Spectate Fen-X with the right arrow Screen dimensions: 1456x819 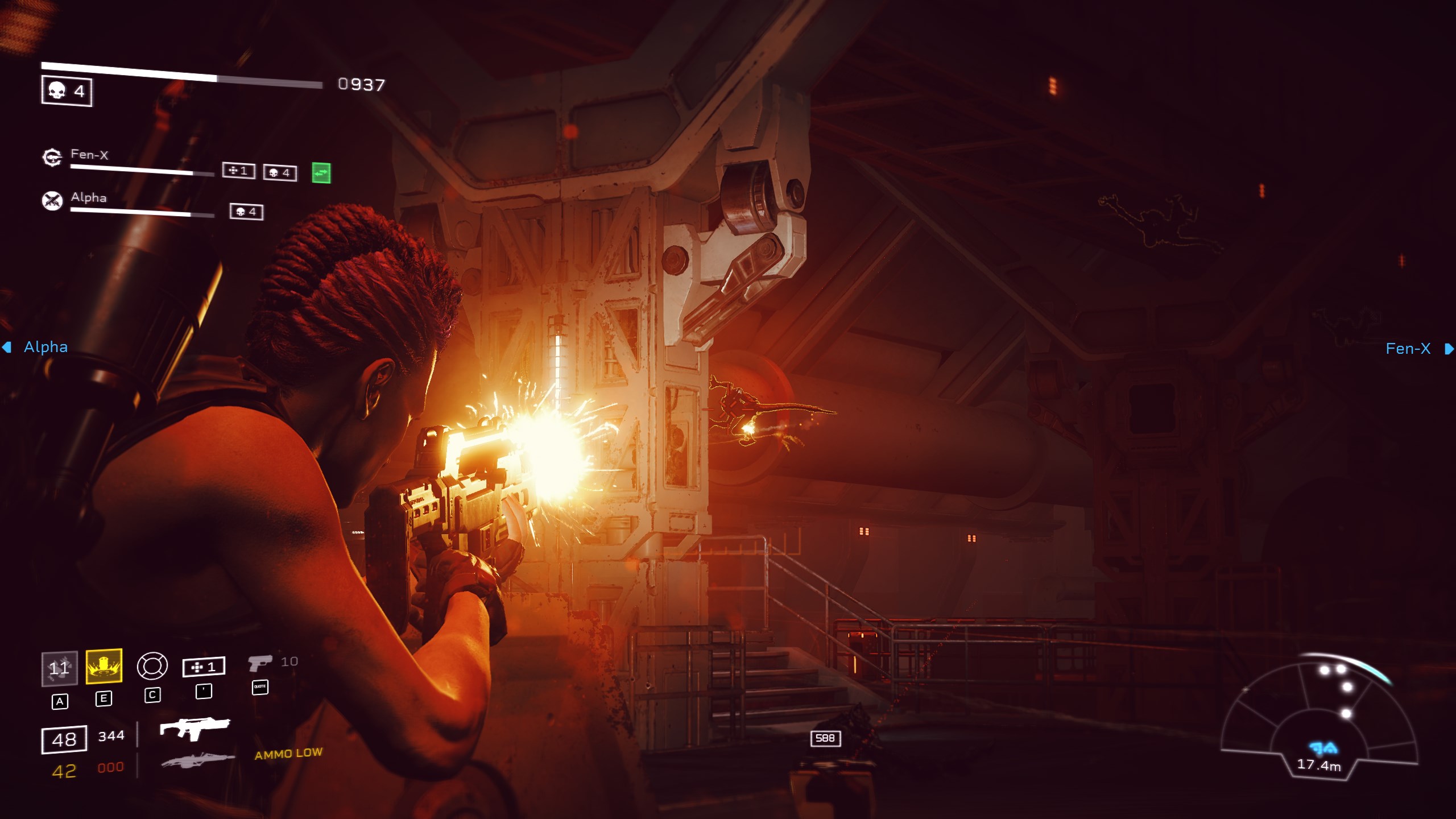(1449, 349)
